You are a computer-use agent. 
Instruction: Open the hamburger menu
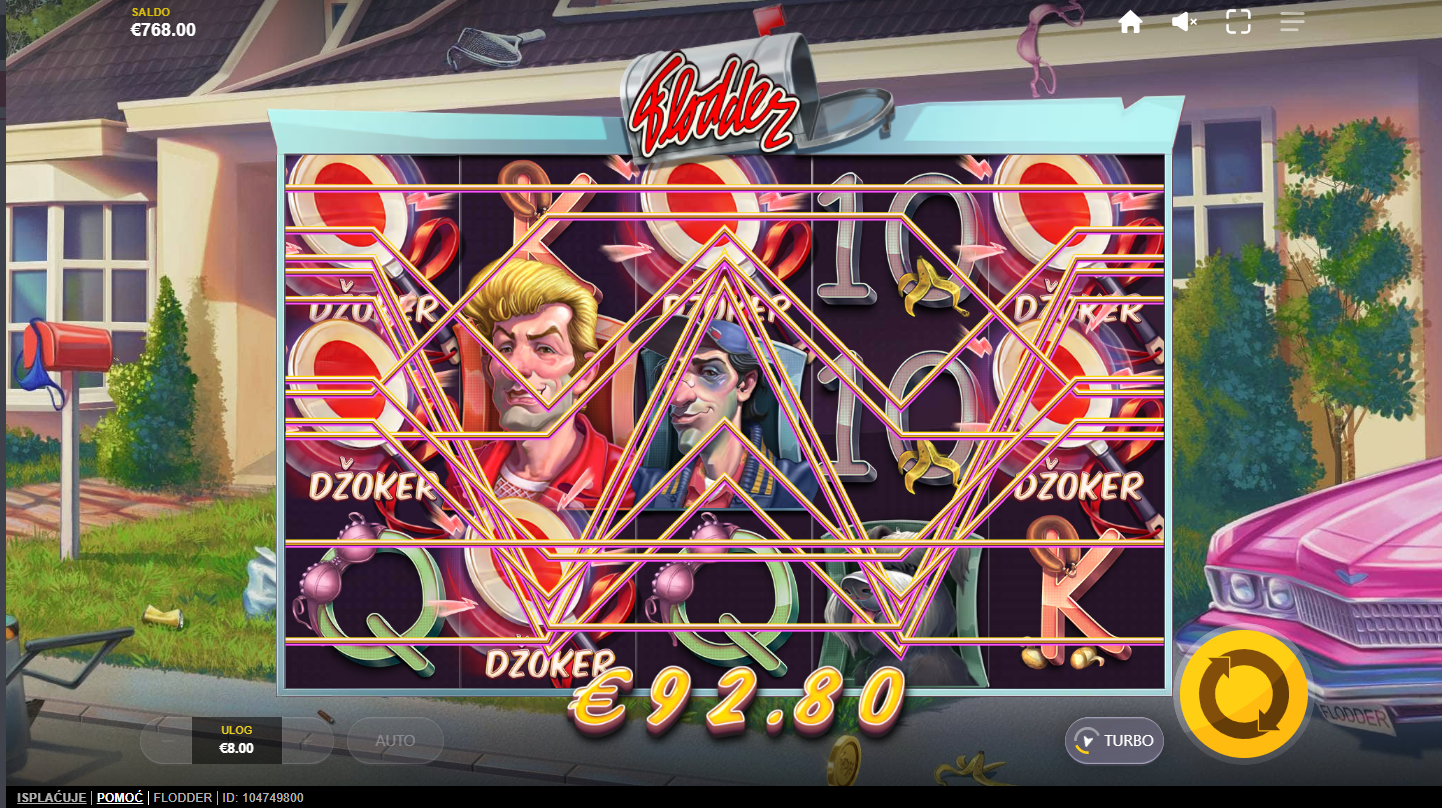1292,22
